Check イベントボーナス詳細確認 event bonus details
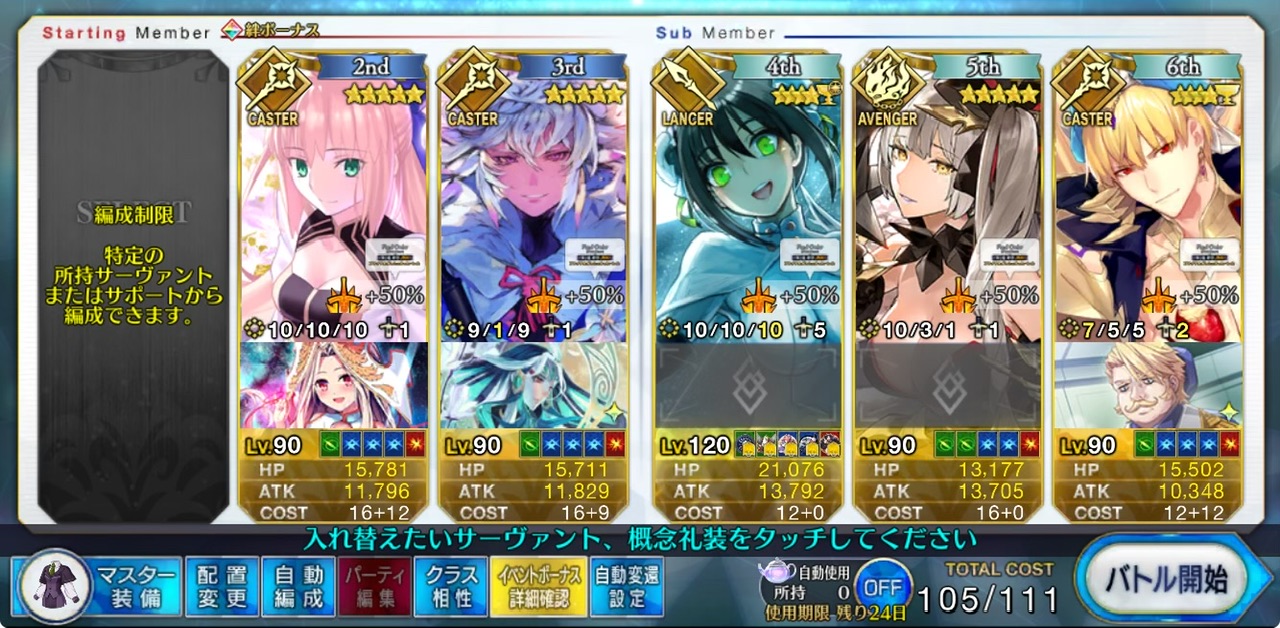The width and height of the screenshot is (1280, 628). tap(536, 586)
